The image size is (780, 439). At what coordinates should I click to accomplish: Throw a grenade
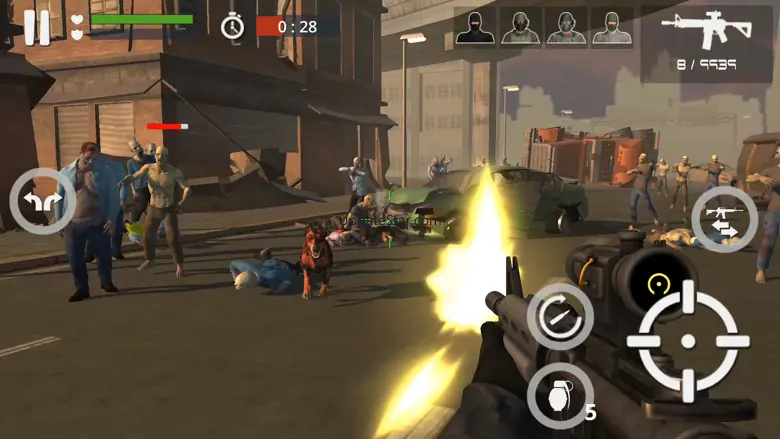pyautogui.click(x=559, y=396)
